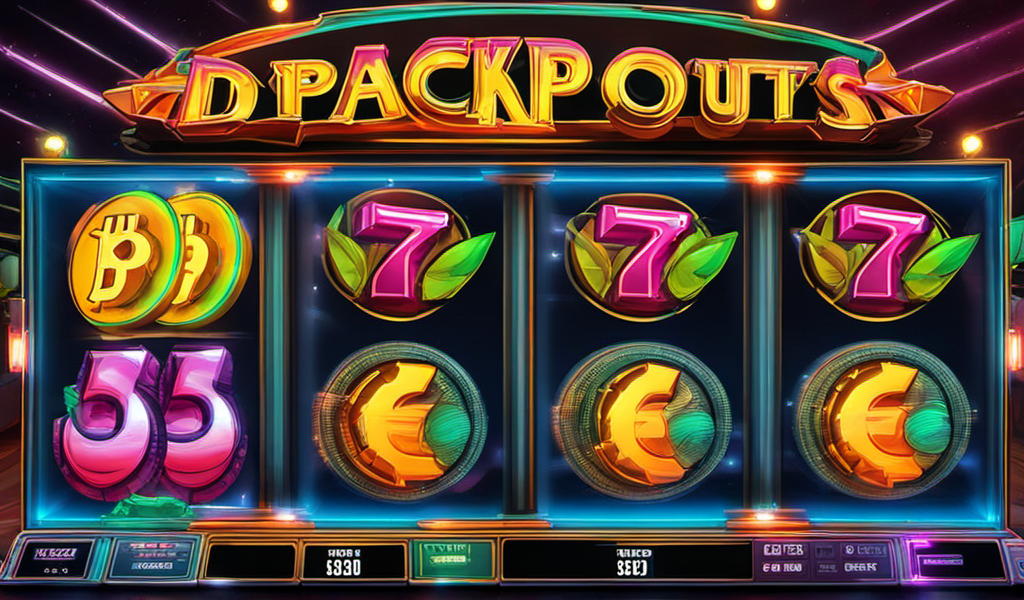This screenshot has width=1024, height=600.
Task: Choose the dark pink-text panel at bottom left
Action: 55,558
